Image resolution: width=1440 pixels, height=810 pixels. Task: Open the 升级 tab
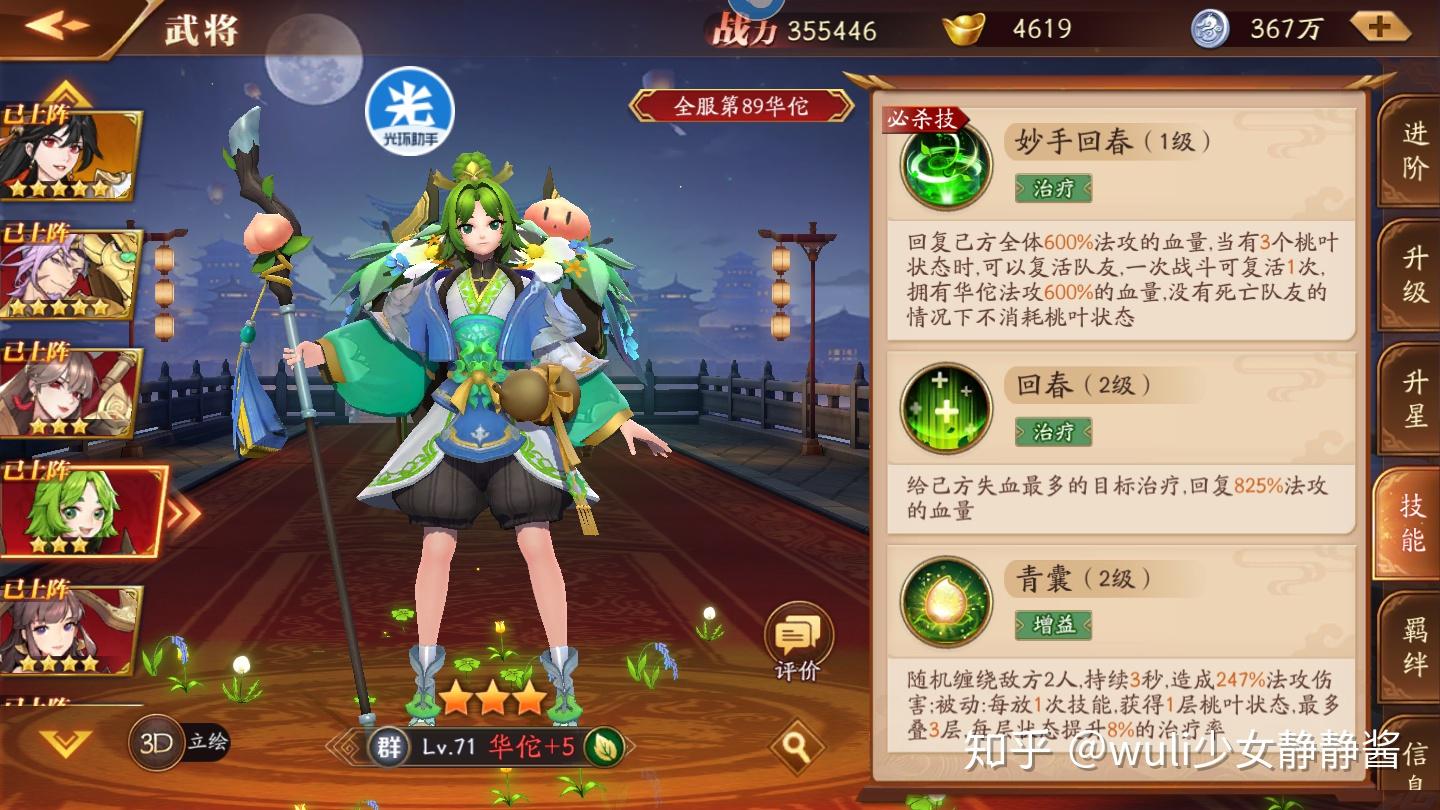pos(1413,275)
